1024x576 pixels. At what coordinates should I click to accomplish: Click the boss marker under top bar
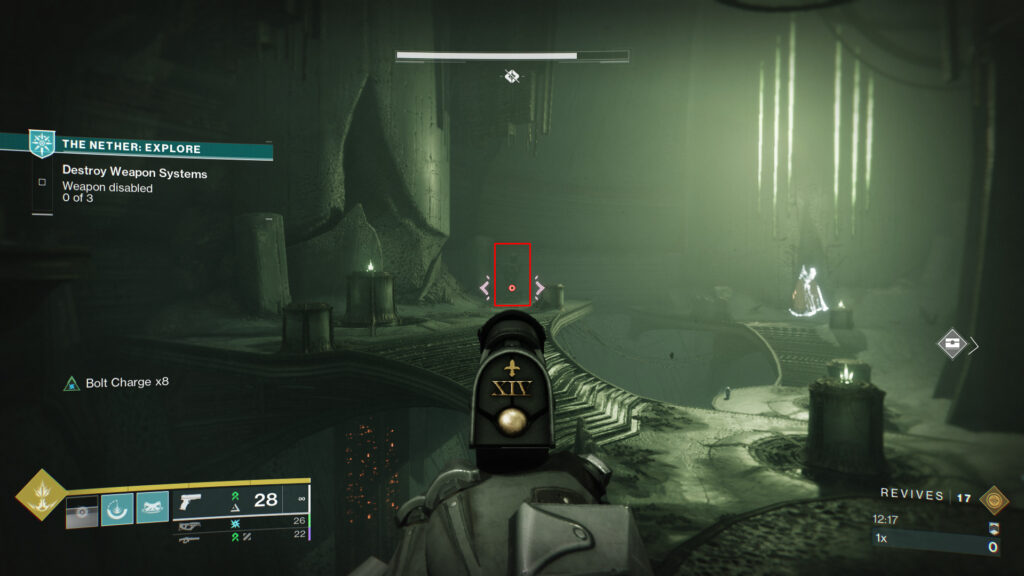pyautogui.click(x=512, y=76)
